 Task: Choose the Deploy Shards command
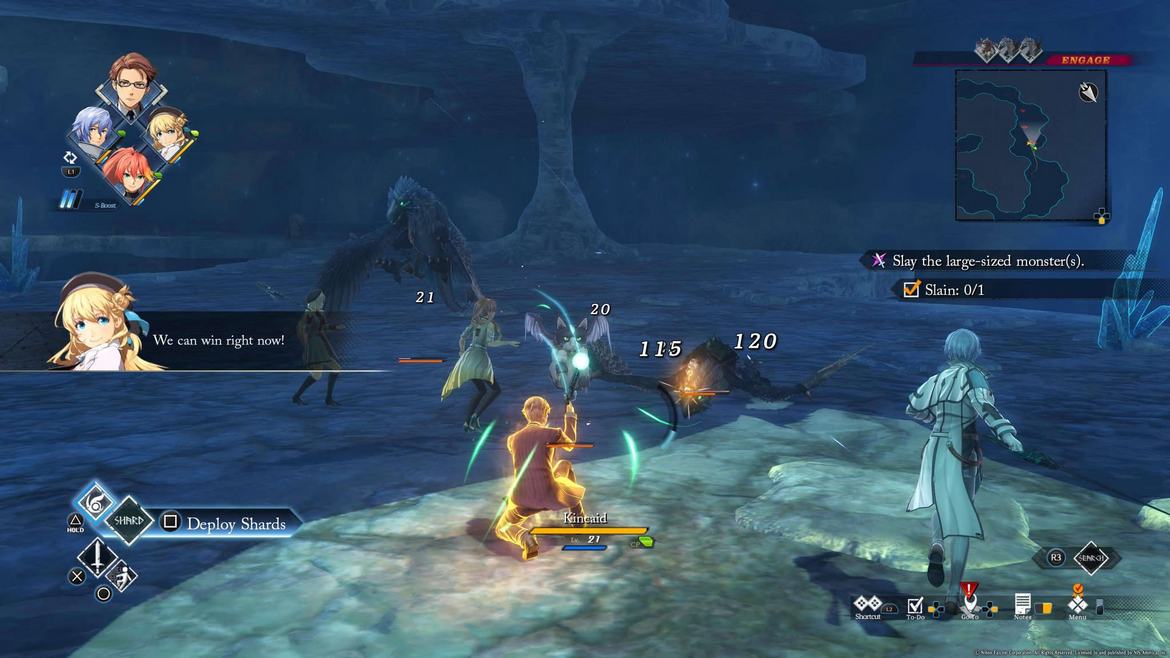236,524
